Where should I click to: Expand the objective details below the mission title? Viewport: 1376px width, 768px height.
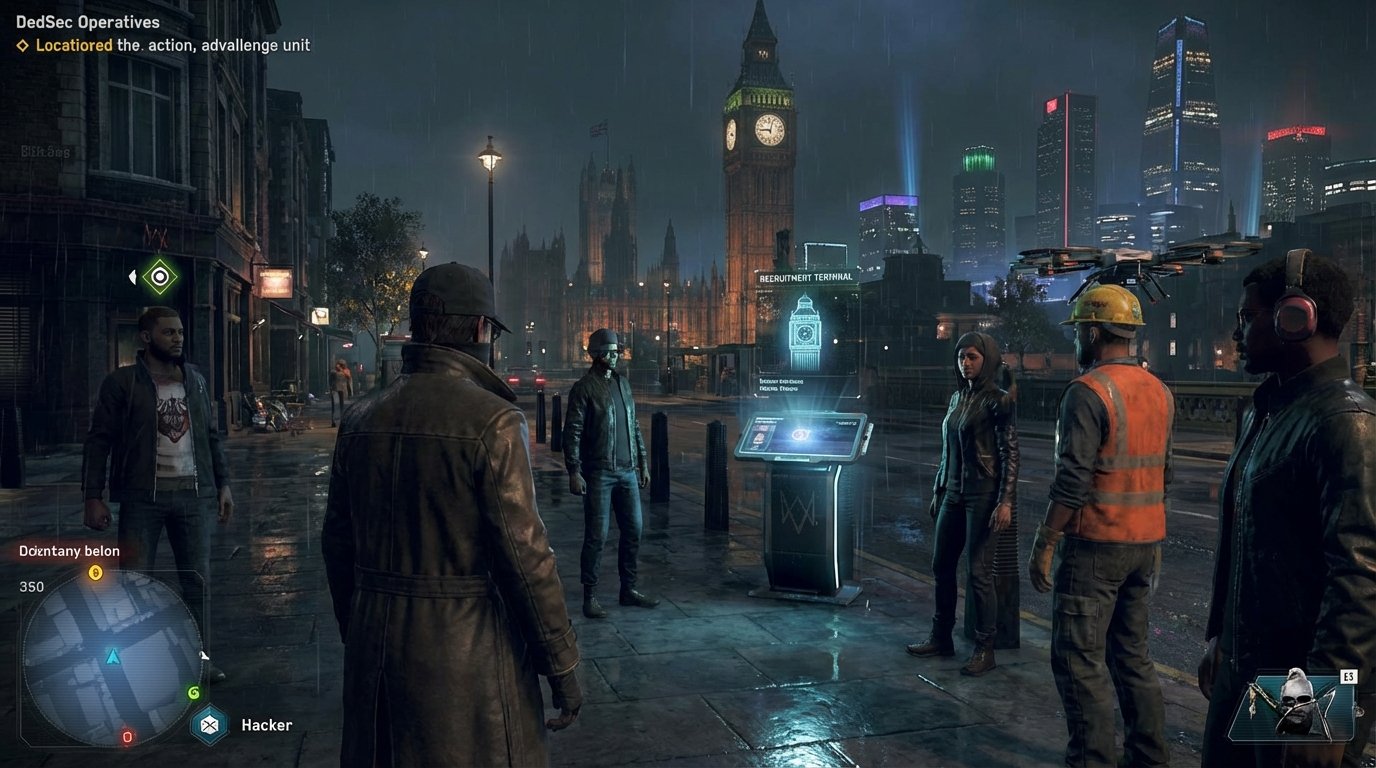[x=165, y=45]
